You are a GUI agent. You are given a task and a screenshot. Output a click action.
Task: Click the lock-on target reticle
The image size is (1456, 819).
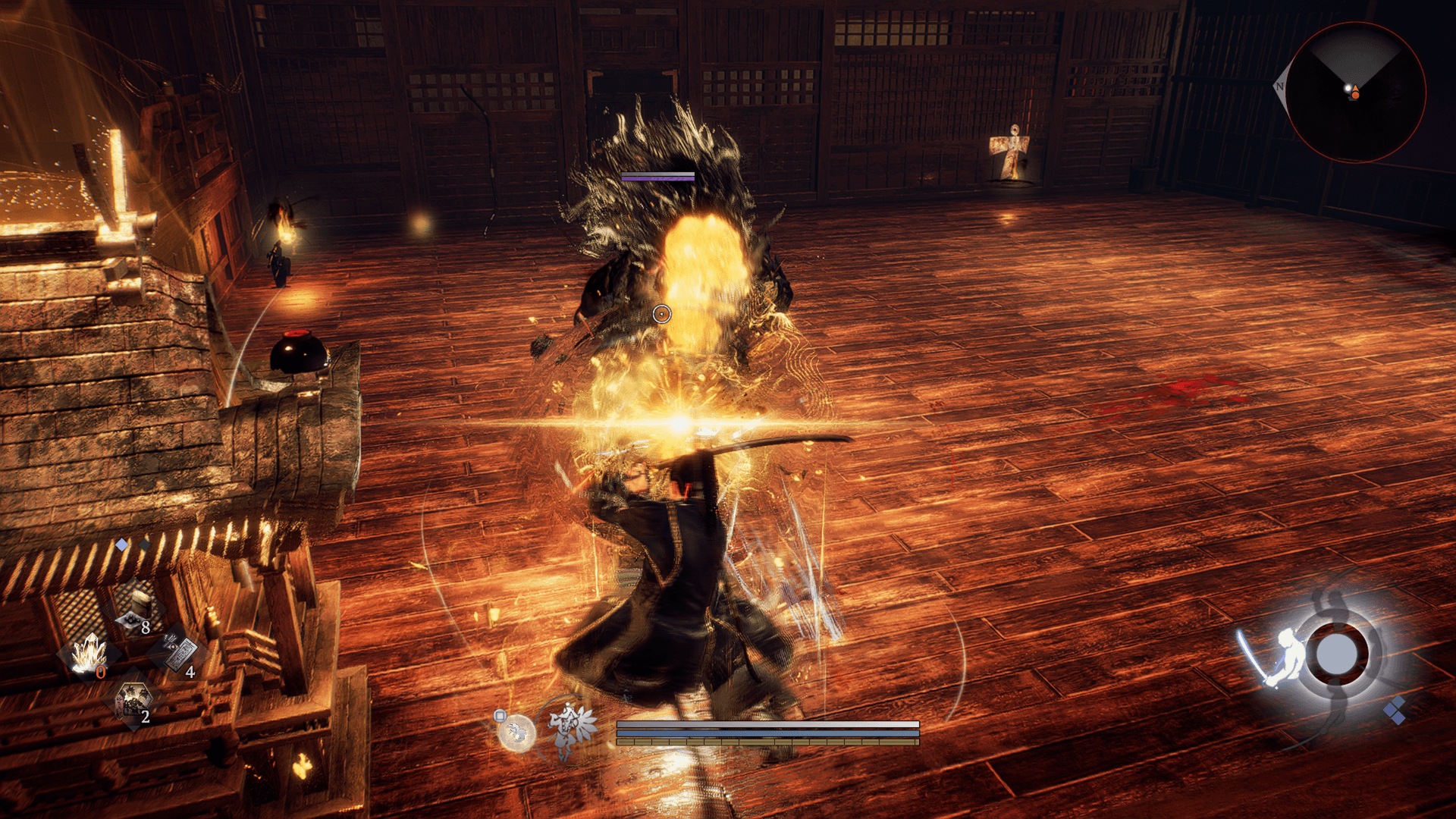click(x=661, y=314)
